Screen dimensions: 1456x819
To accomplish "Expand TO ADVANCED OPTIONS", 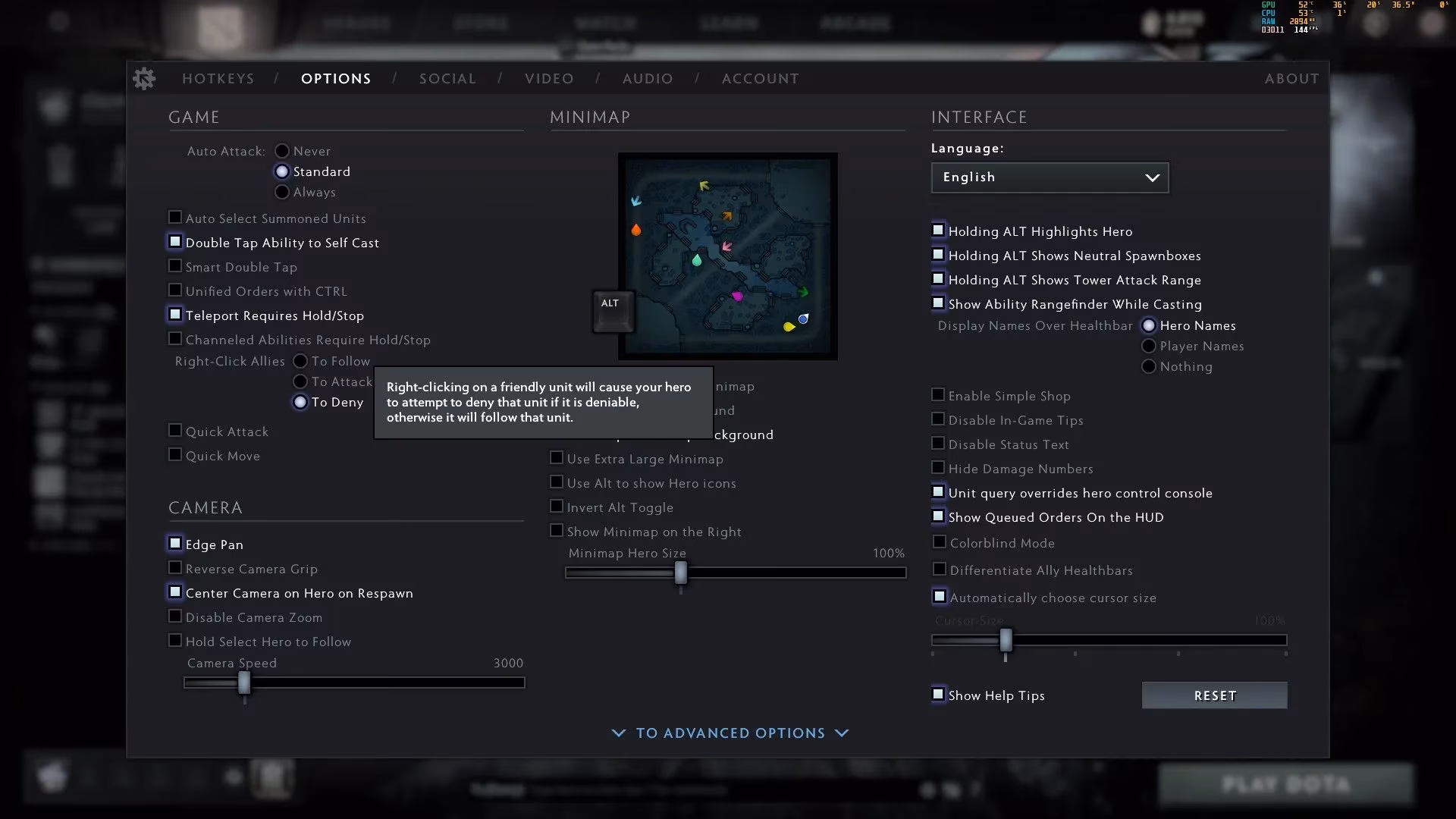I will [x=729, y=733].
